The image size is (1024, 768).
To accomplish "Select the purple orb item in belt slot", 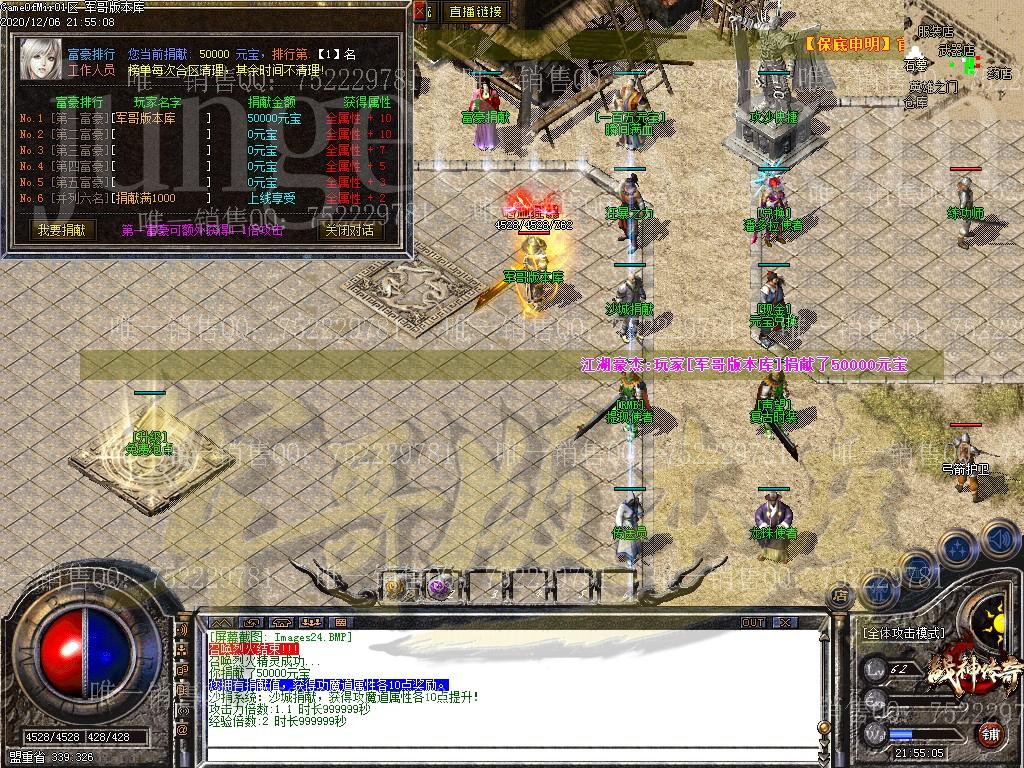I will (437, 587).
